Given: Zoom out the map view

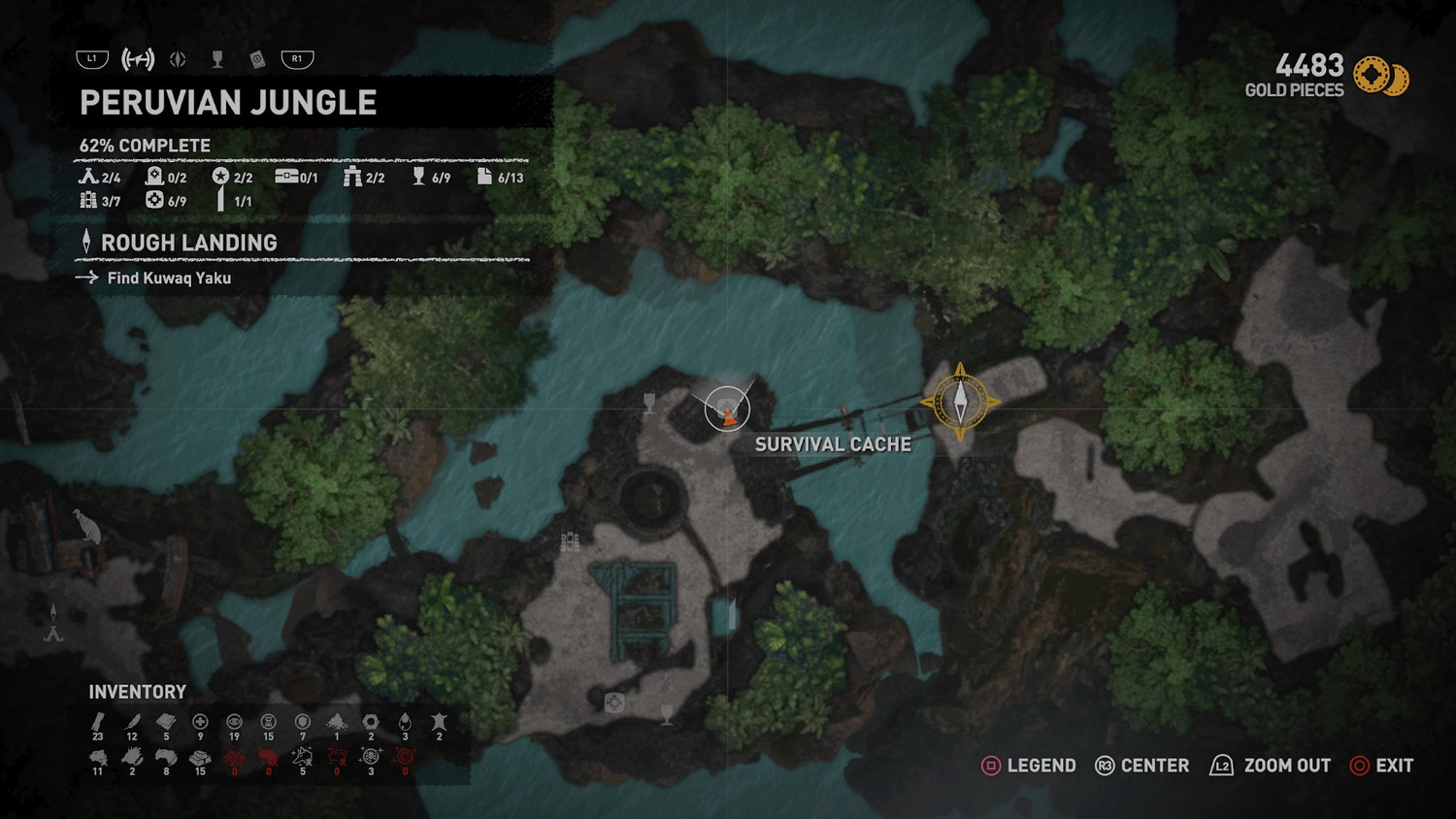Looking at the screenshot, I should [1270, 766].
